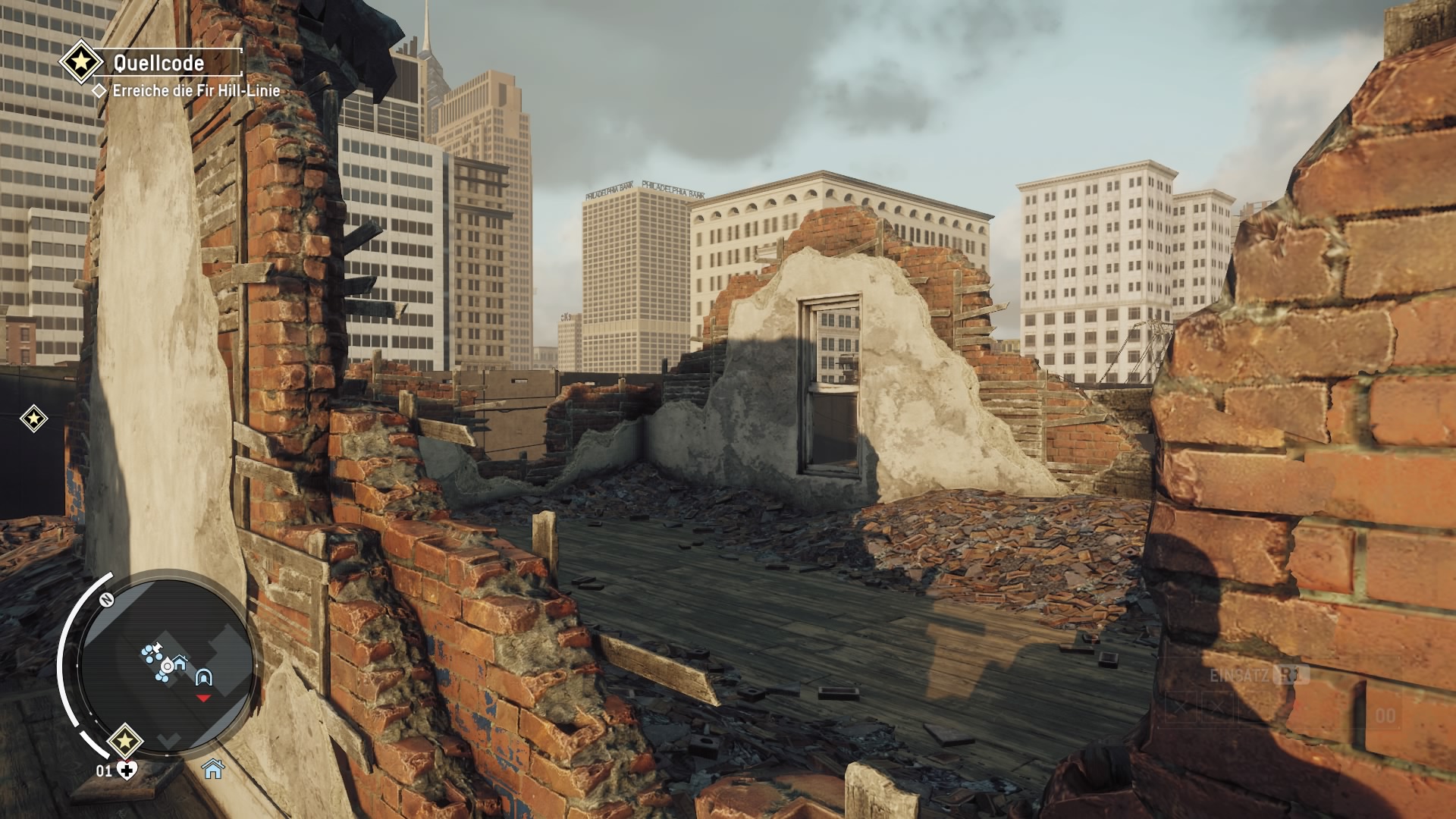Viewport: 1456px width, 819px height.
Task: Click the star emblem beside Quellcode
Action: click(82, 62)
